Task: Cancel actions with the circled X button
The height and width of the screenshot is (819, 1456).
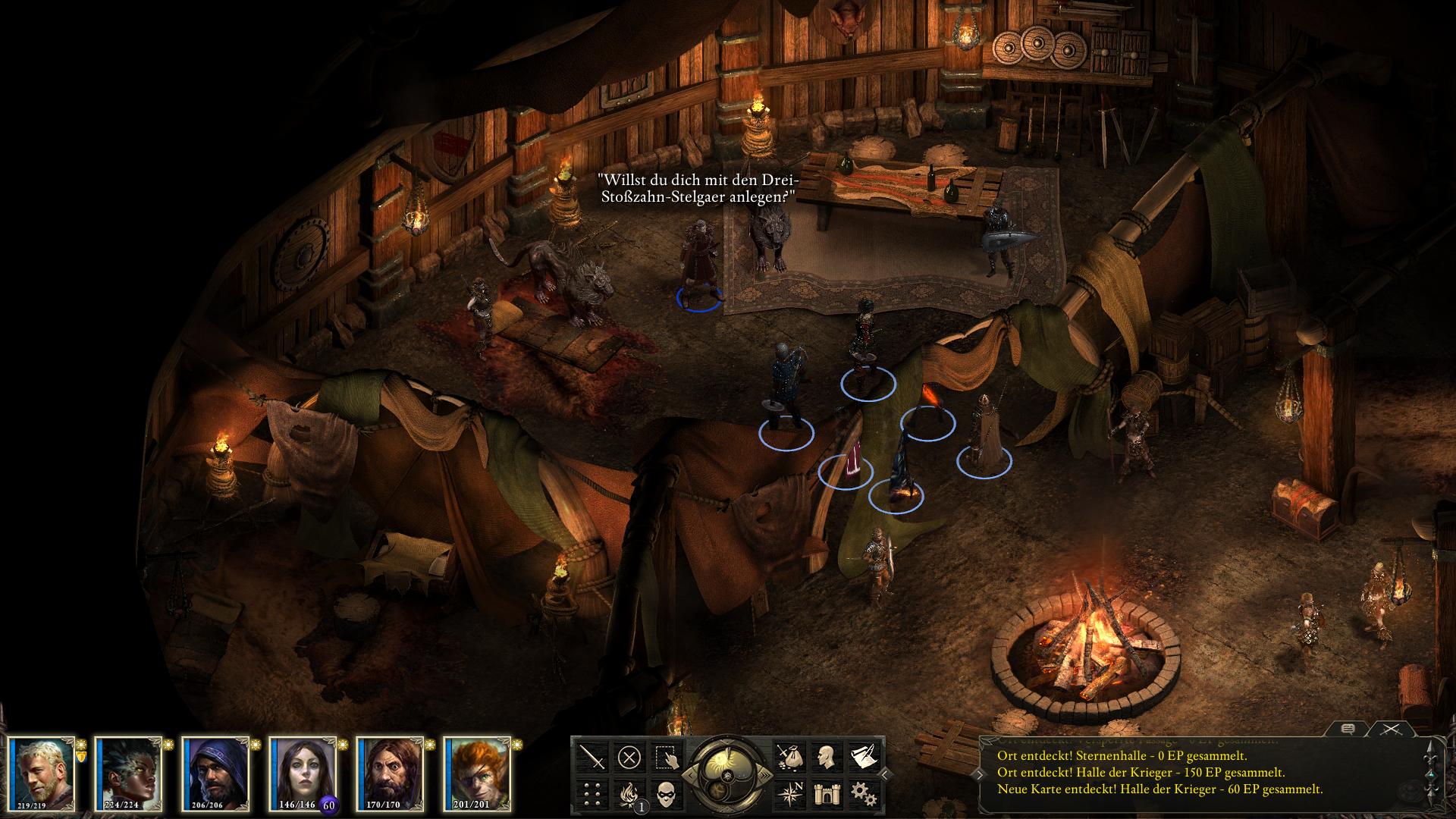Action: [629, 756]
